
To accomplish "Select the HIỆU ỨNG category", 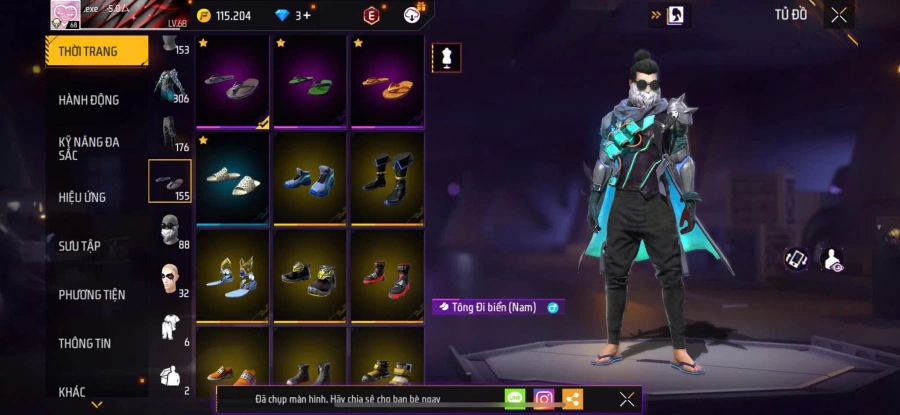I will (82, 197).
